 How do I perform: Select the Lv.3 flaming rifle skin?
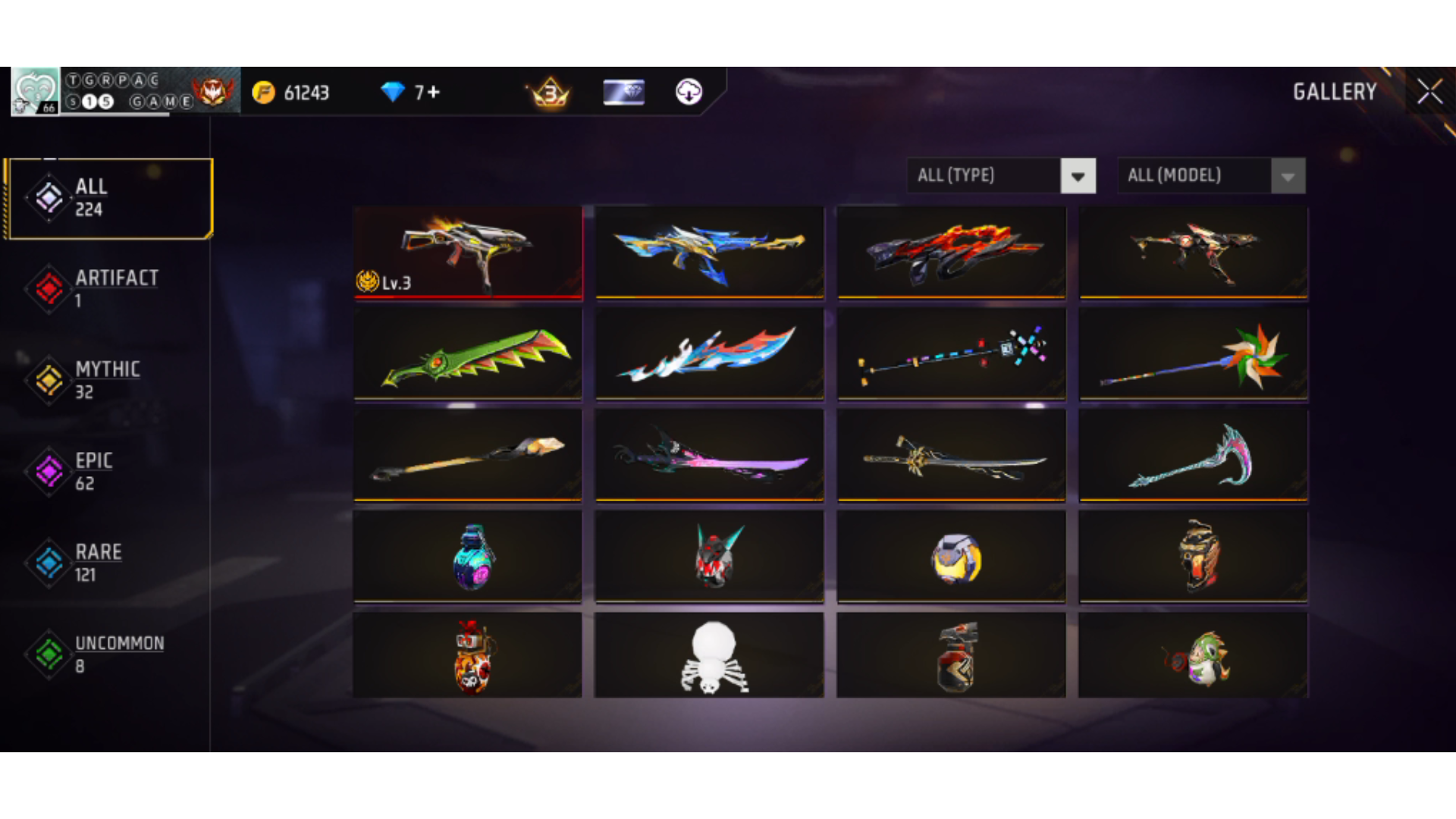click(467, 252)
